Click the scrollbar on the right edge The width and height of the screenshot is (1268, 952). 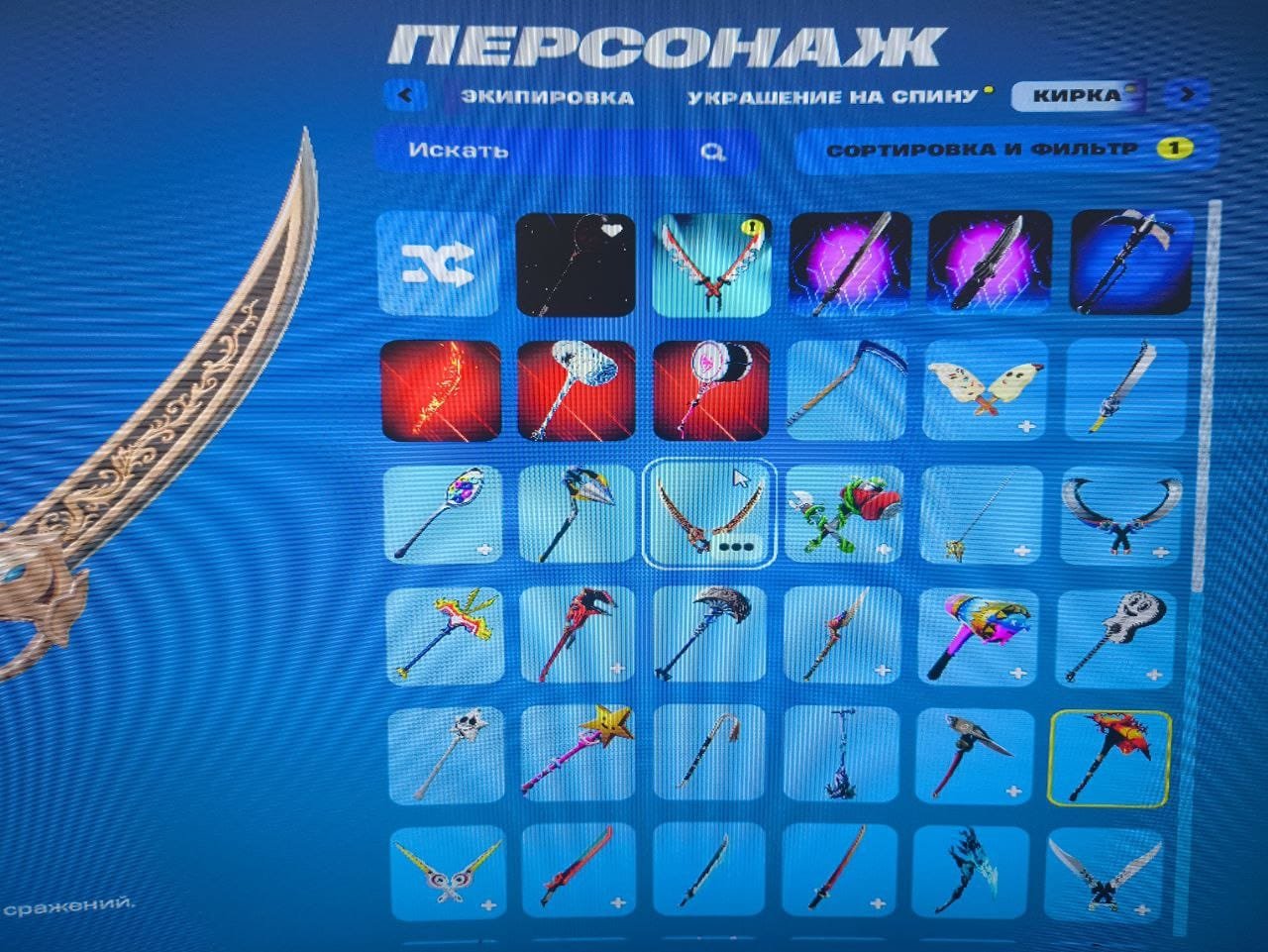coord(1211,396)
